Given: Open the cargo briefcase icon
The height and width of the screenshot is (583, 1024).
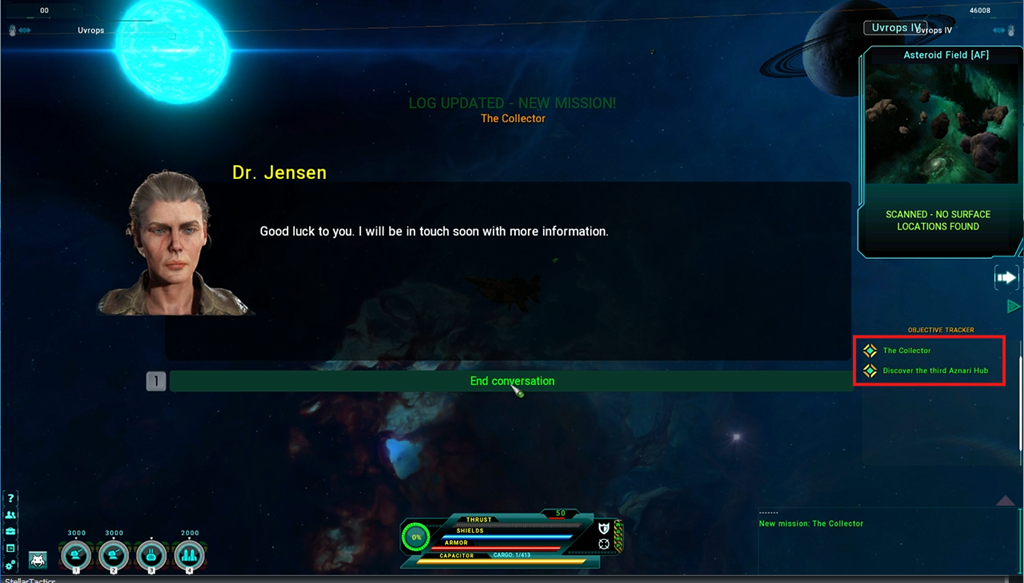Looking at the screenshot, I should [11, 531].
